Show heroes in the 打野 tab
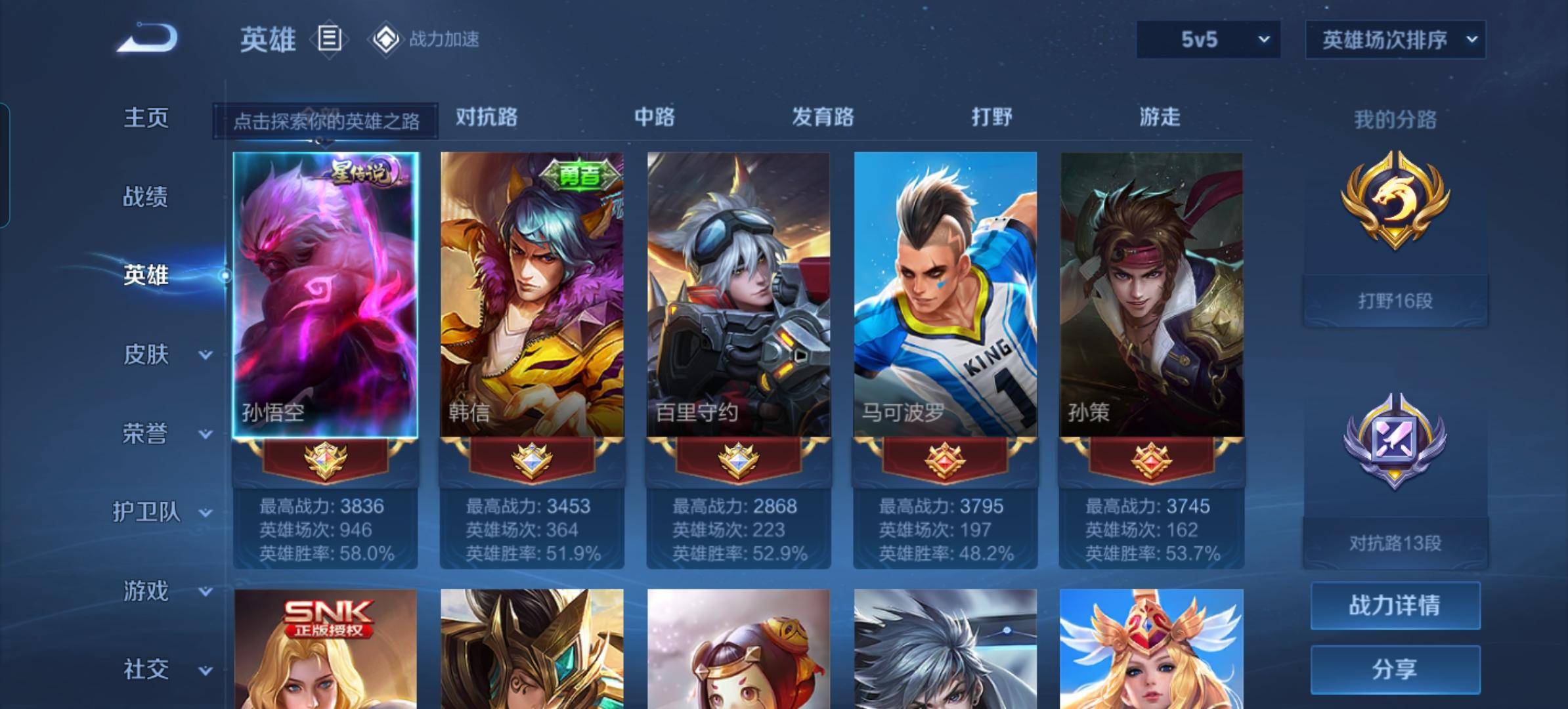This screenshot has height=709, width=1568. coord(991,117)
